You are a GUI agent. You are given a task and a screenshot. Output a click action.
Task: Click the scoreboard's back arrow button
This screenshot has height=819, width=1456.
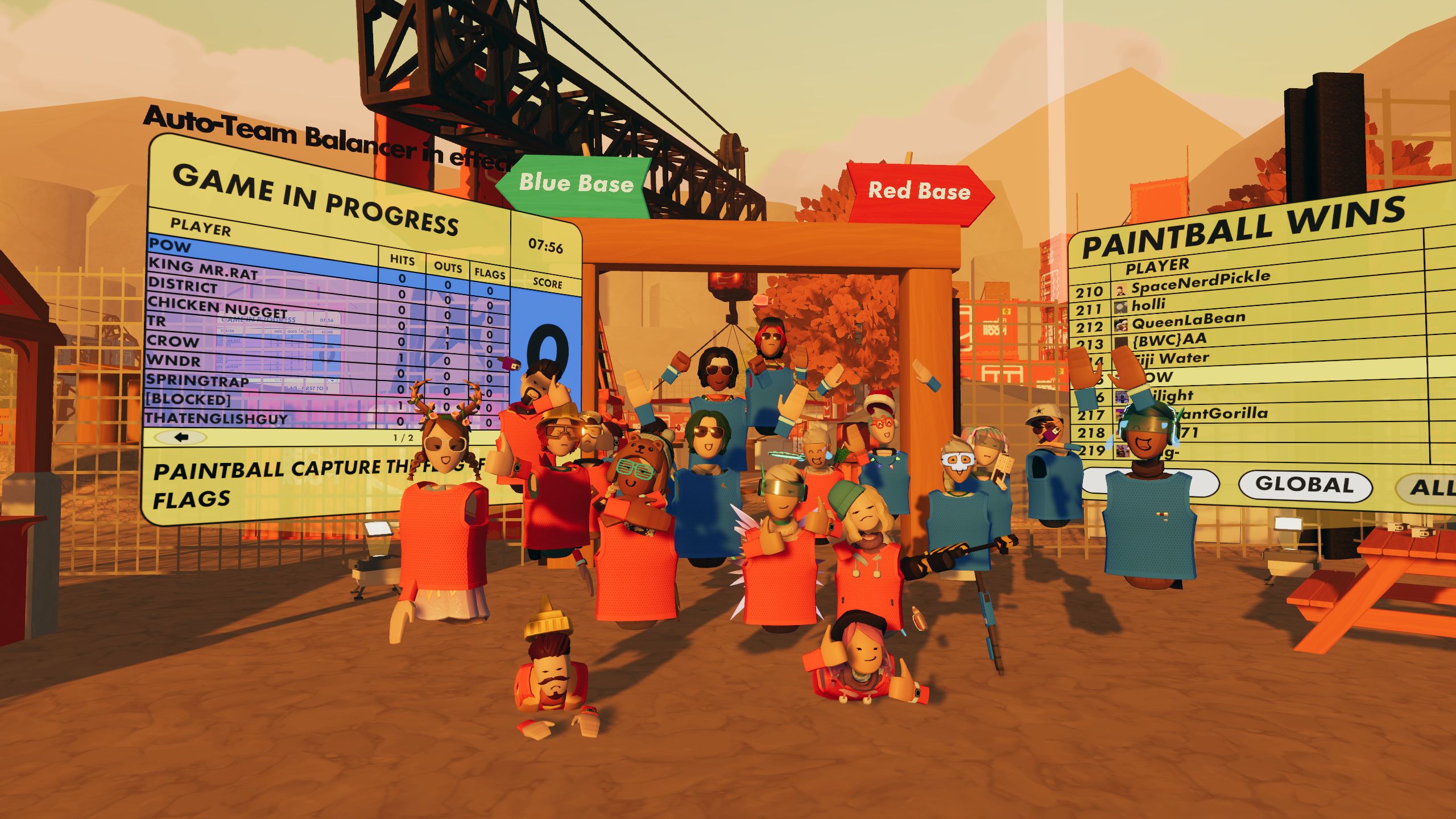[181, 437]
